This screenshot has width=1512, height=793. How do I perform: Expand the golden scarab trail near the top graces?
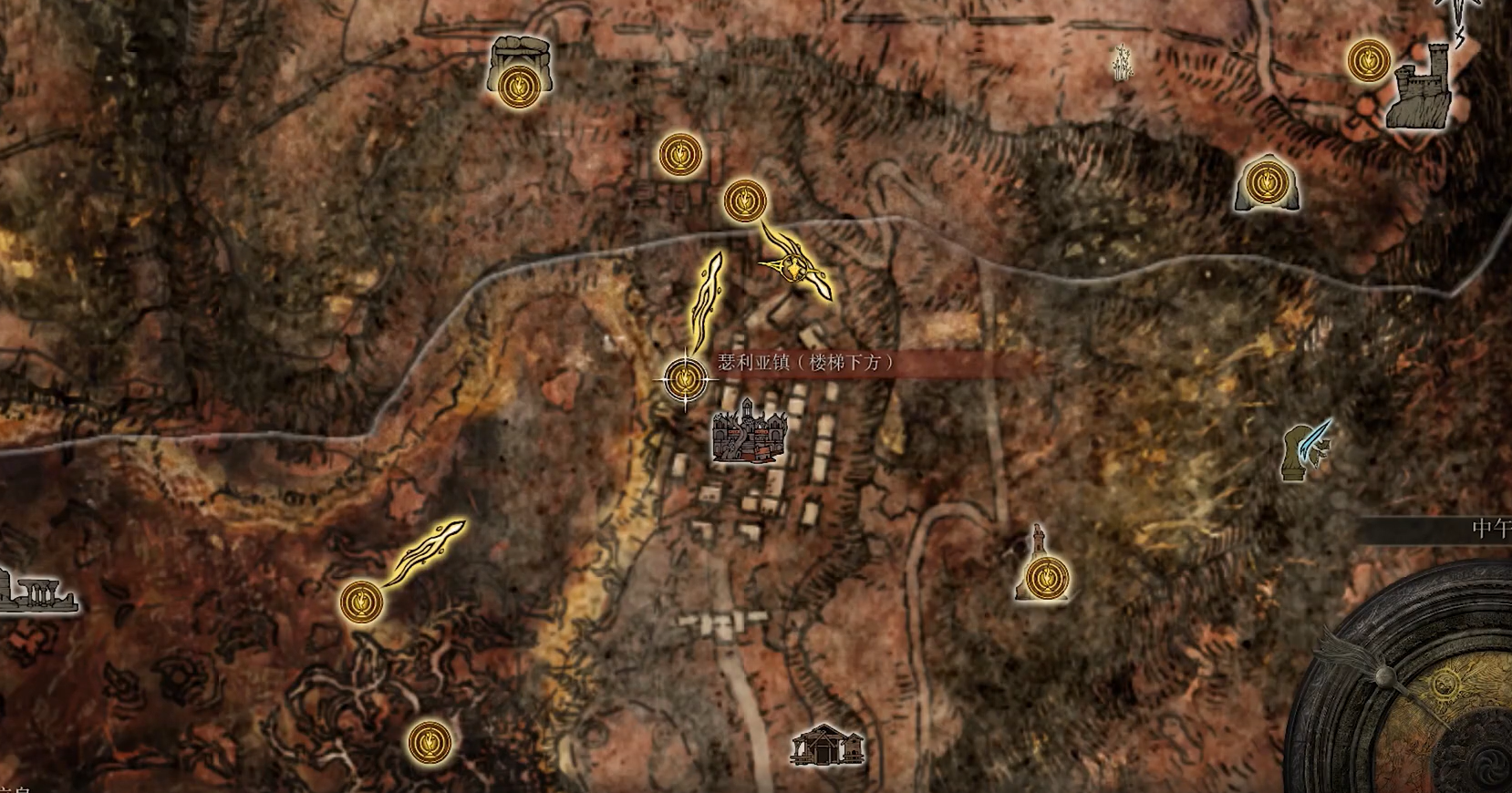(792, 269)
